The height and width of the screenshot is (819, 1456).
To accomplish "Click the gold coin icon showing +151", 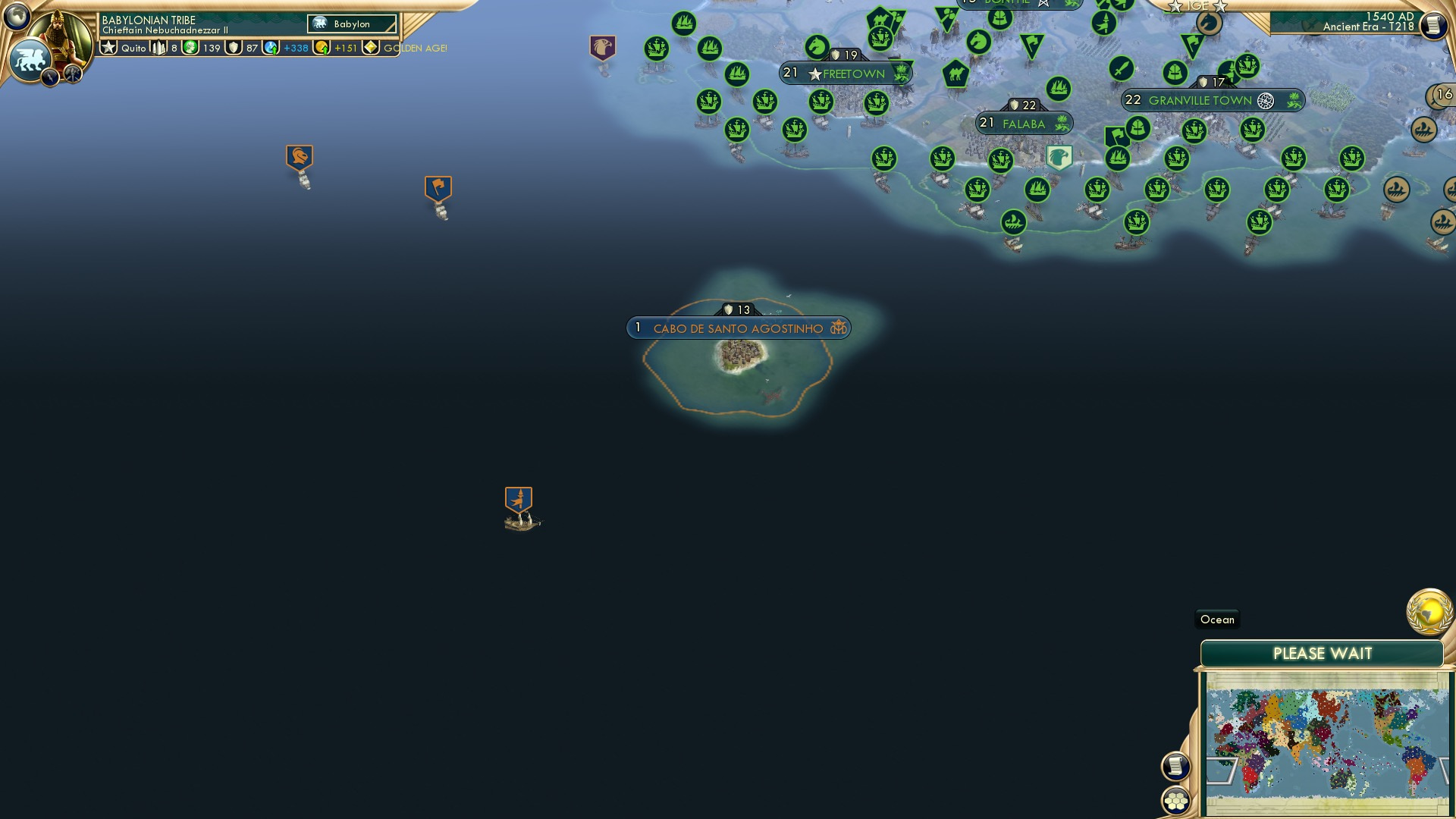I will point(322,48).
